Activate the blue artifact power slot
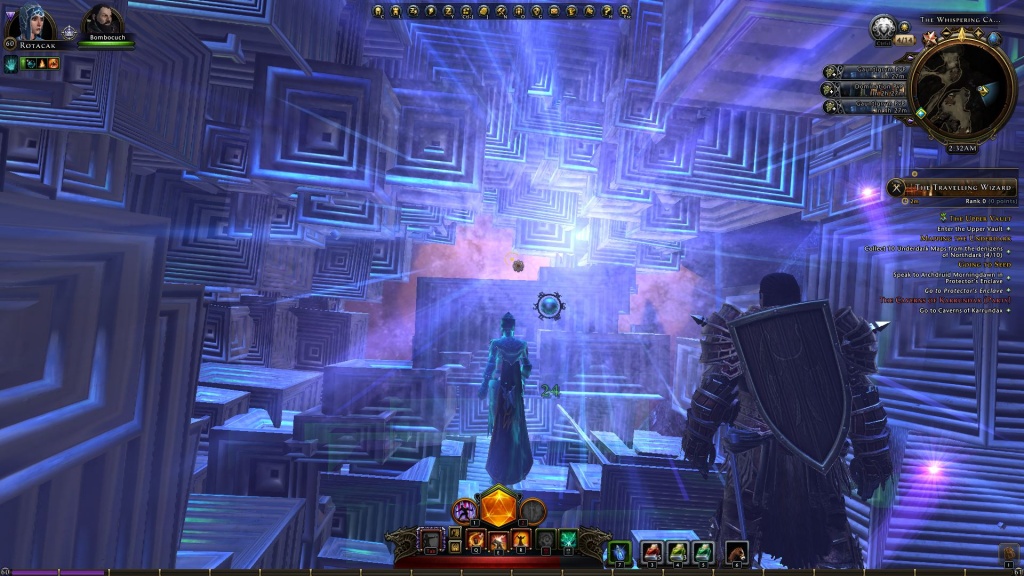This screenshot has height=576, width=1024. (x=619, y=551)
